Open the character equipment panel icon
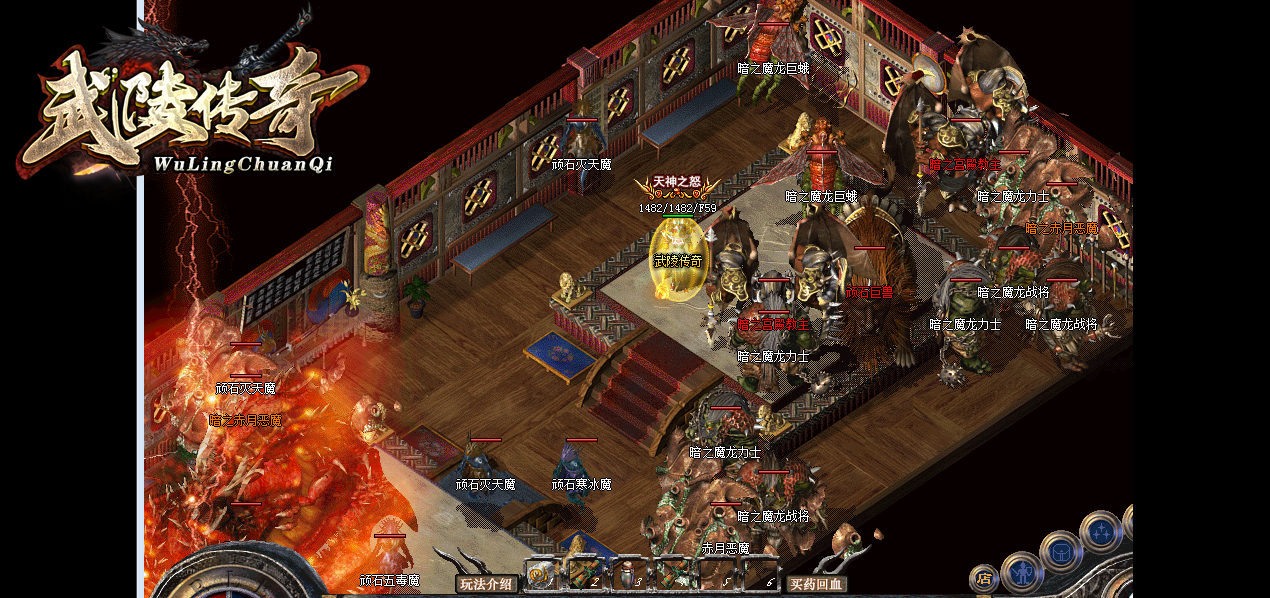 (1022, 573)
